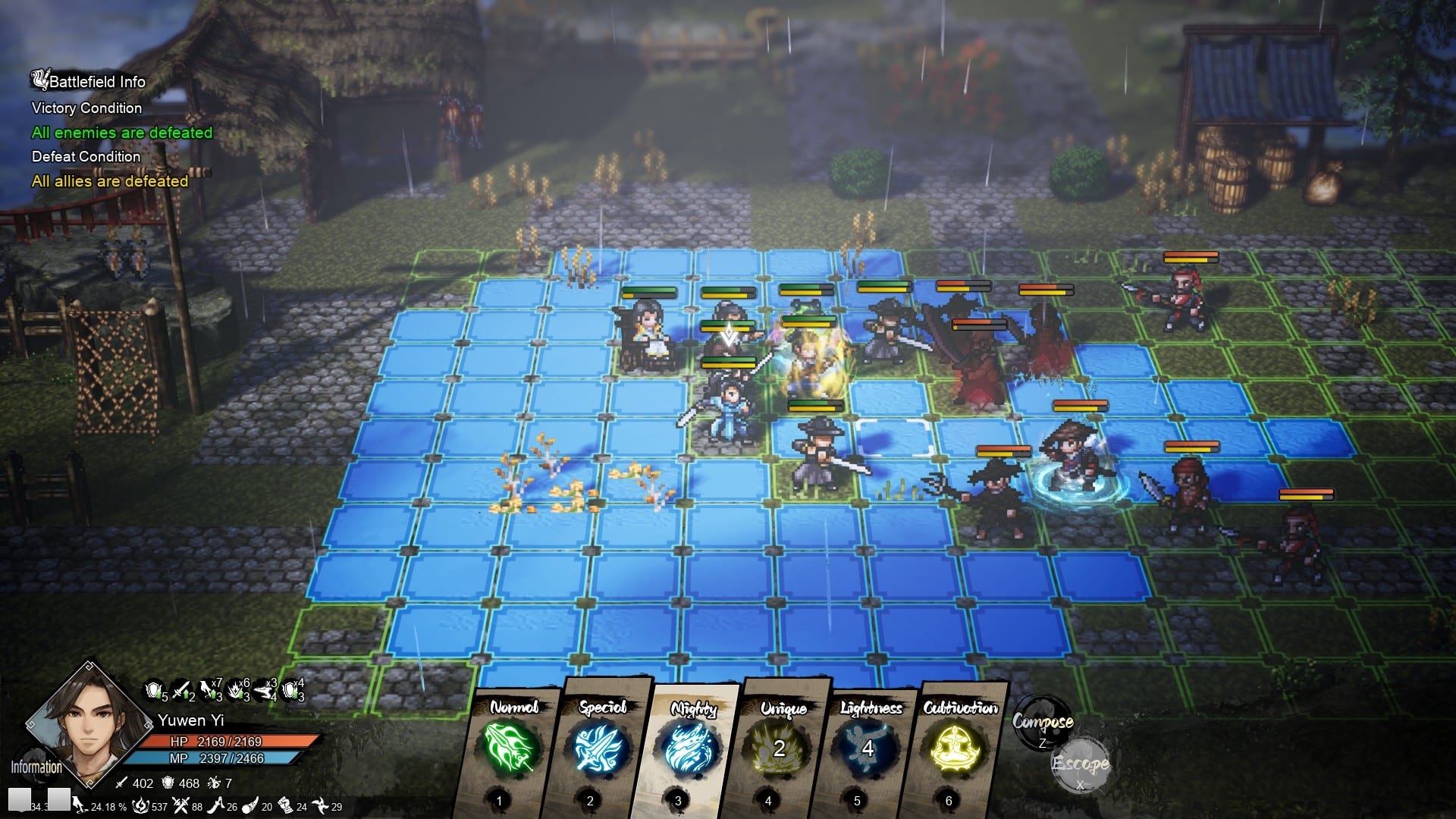Click the dragon icon beside Battlefield Info
Image resolution: width=1456 pixels, height=819 pixels.
coord(38,78)
